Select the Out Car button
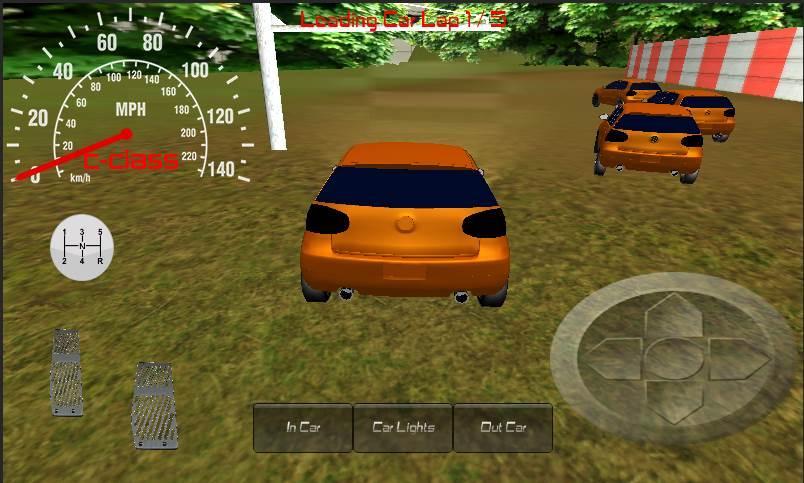The image size is (804, 483). point(503,428)
